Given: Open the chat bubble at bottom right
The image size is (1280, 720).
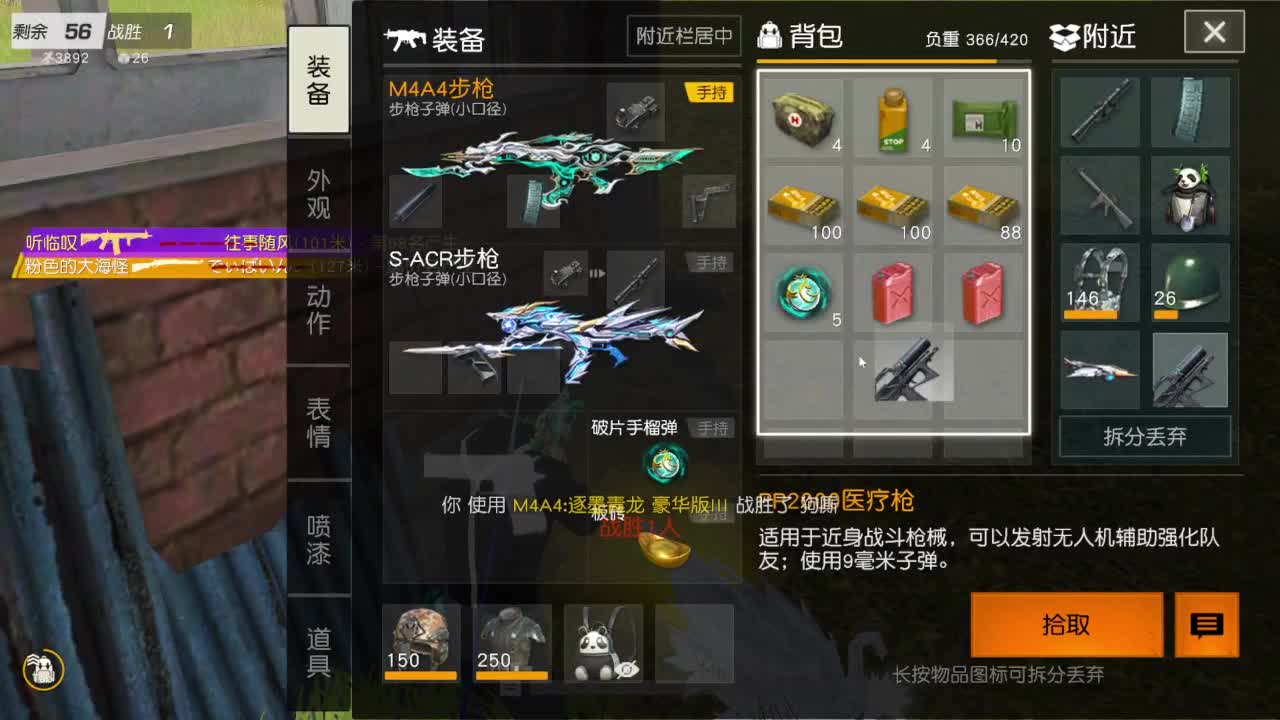Looking at the screenshot, I should (x=1206, y=625).
